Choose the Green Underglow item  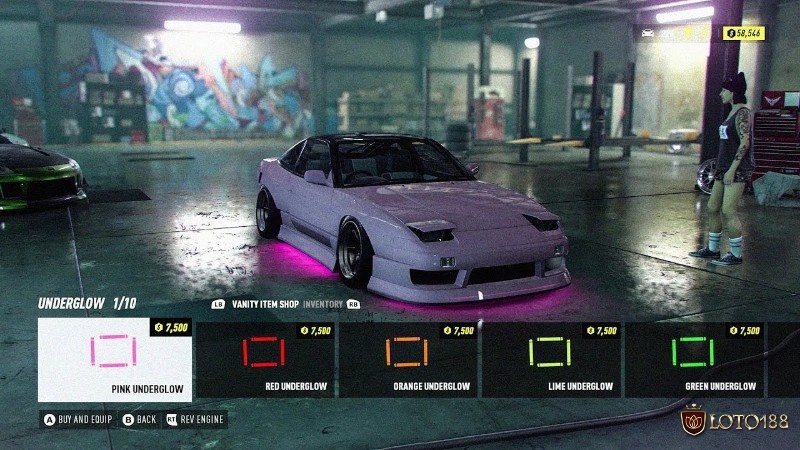695,359
